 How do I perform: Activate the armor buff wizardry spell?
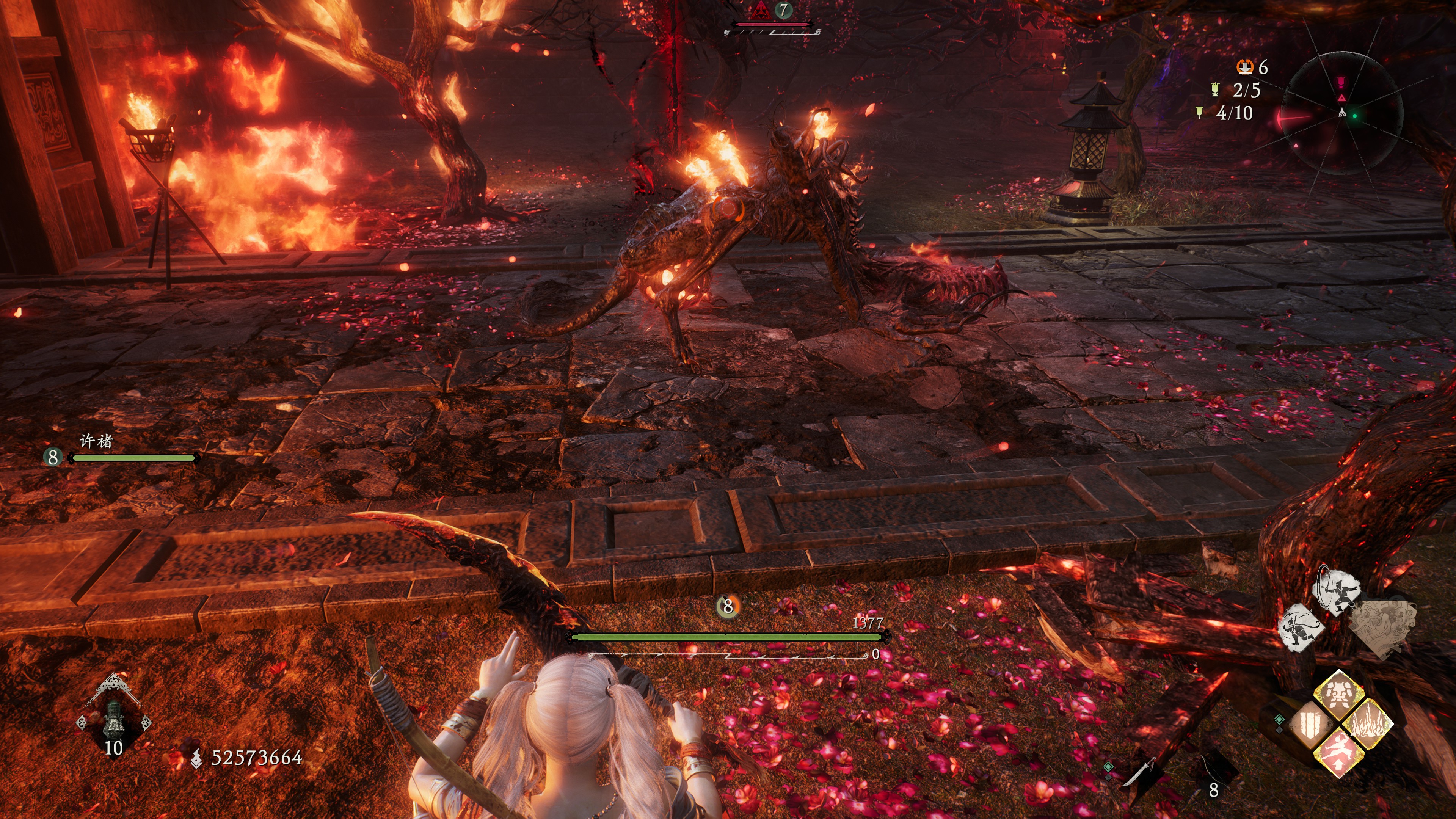[1338, 694]
